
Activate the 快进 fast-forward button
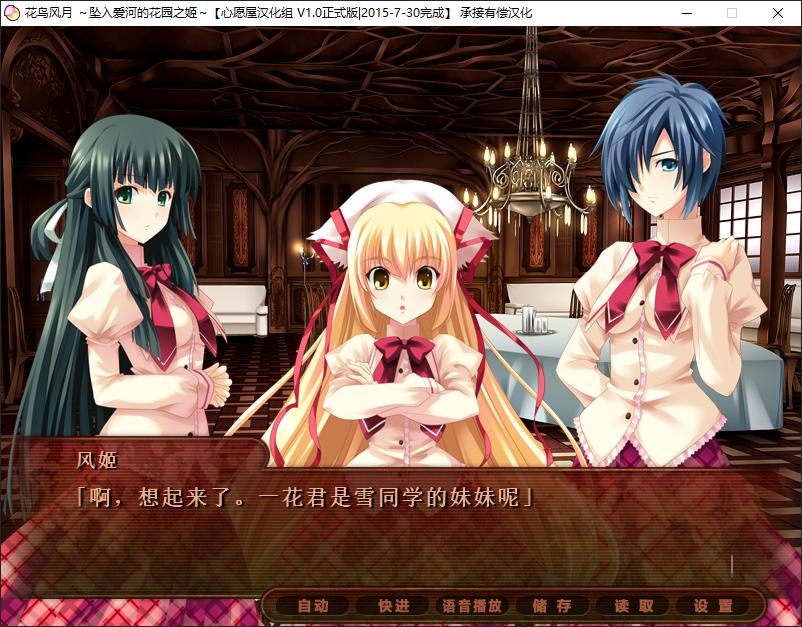point(393,606)
